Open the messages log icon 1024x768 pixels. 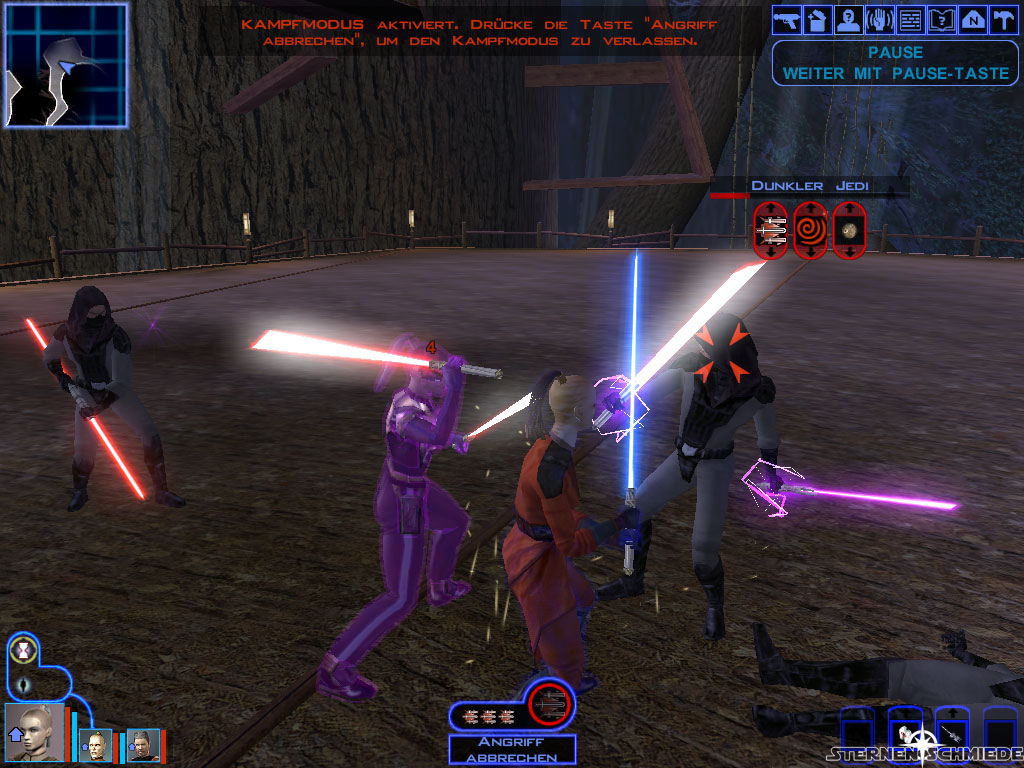tap(910, 19)
